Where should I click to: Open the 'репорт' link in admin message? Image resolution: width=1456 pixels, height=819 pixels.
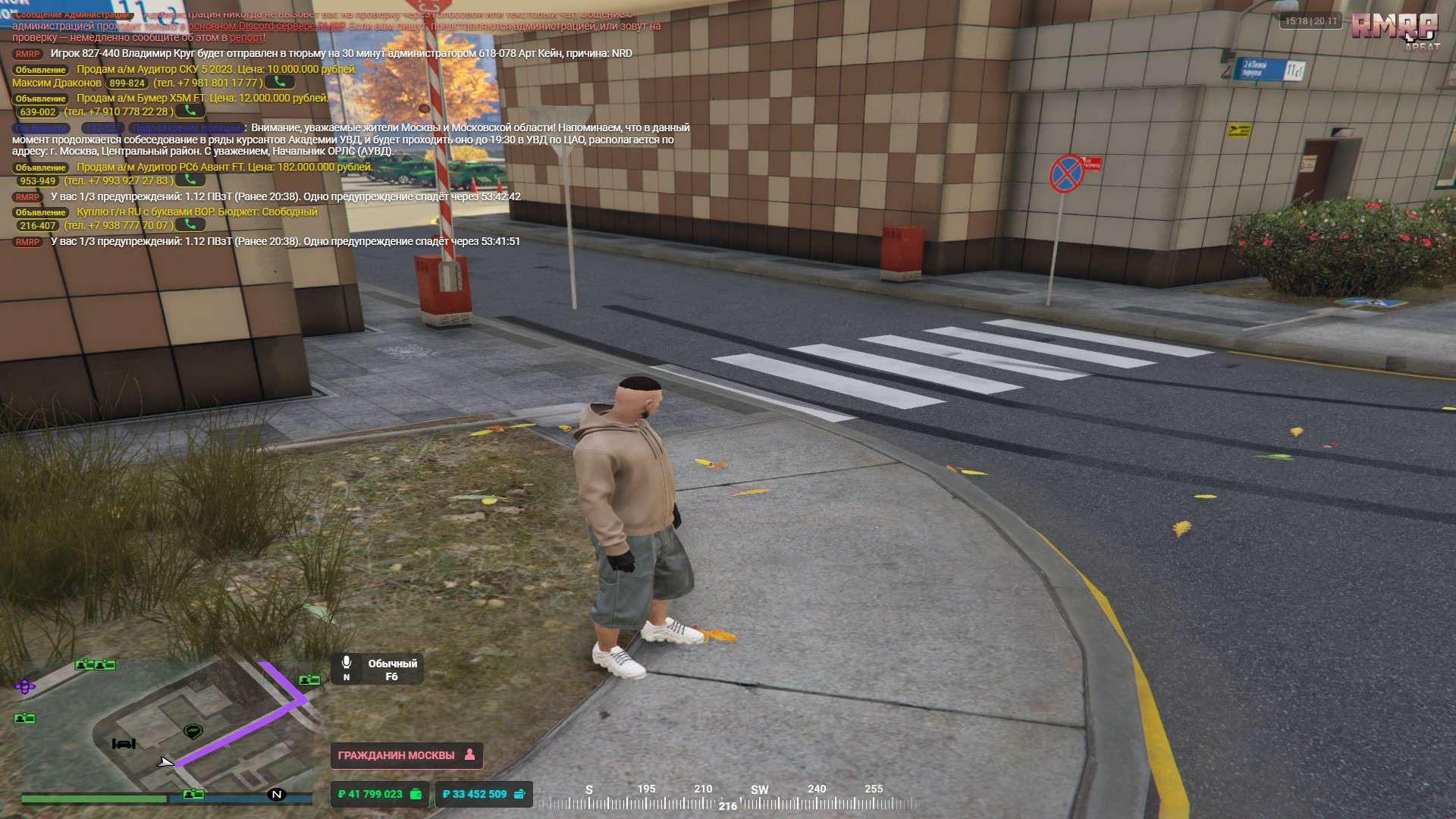[246, 37]
